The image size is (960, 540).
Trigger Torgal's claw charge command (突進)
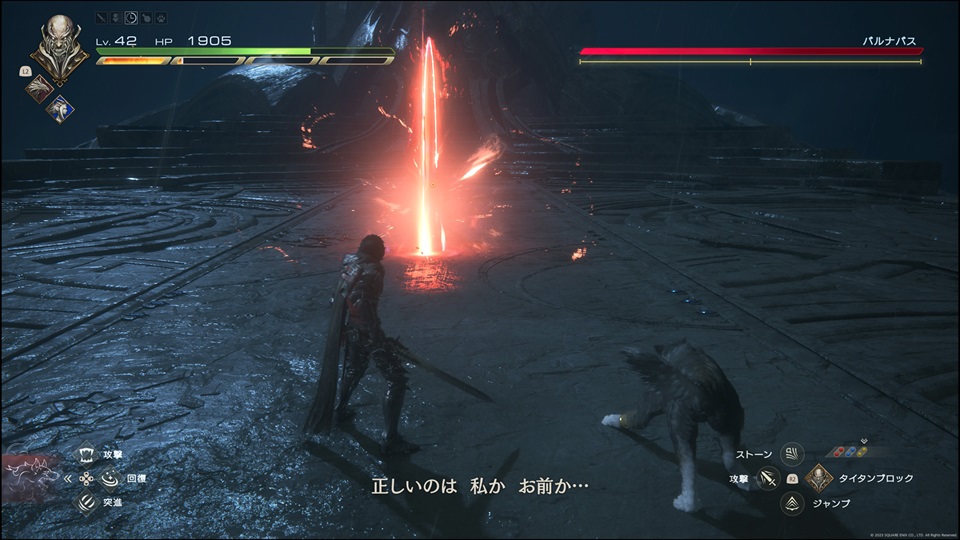85,501
